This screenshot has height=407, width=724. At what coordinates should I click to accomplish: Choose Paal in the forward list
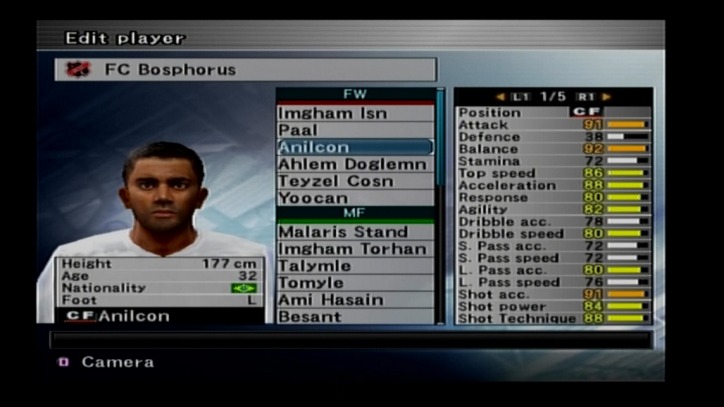point(355,130)
